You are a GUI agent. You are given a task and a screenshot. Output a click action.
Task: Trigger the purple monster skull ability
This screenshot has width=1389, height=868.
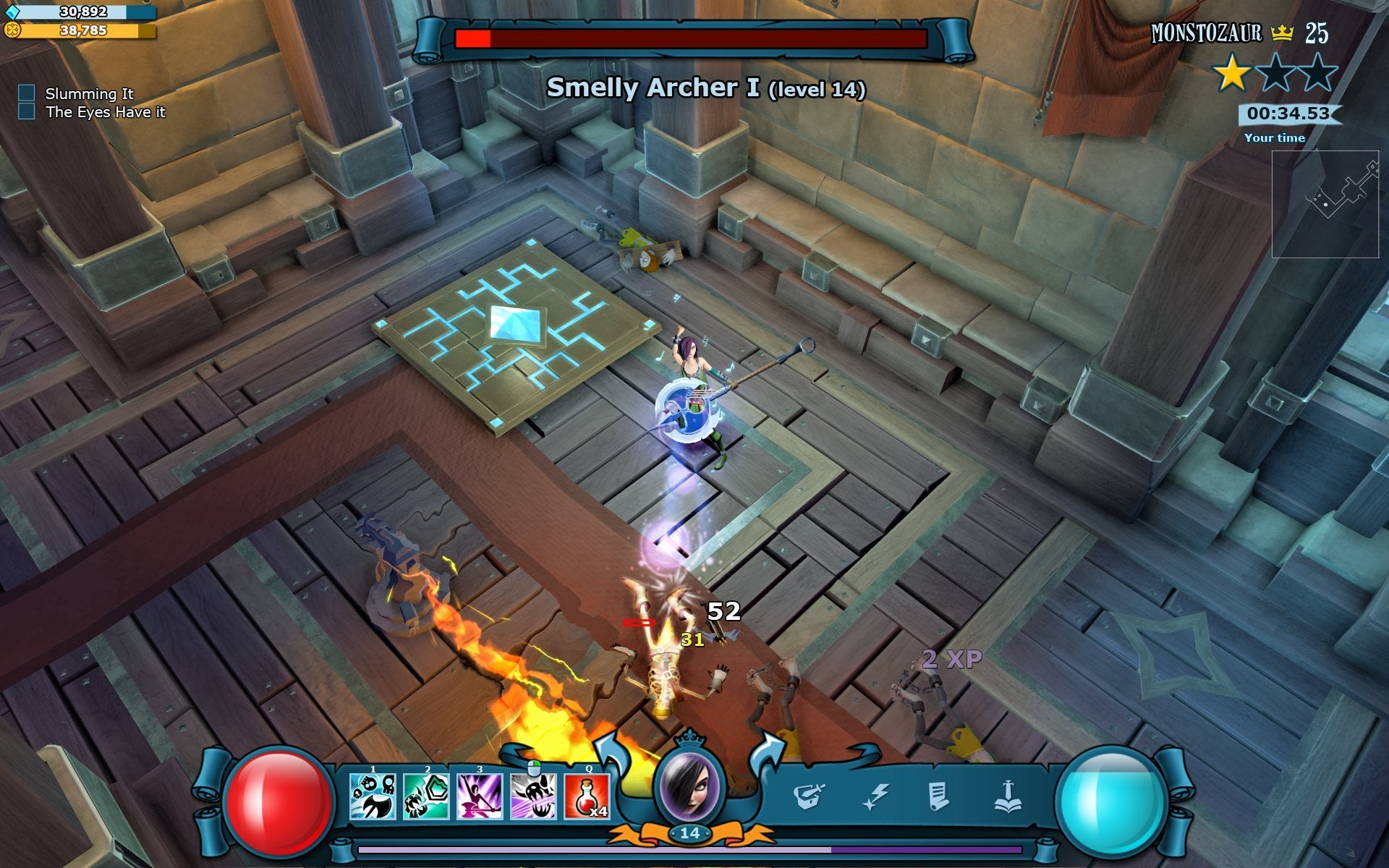pyautogui.click(x=533, y=796)
